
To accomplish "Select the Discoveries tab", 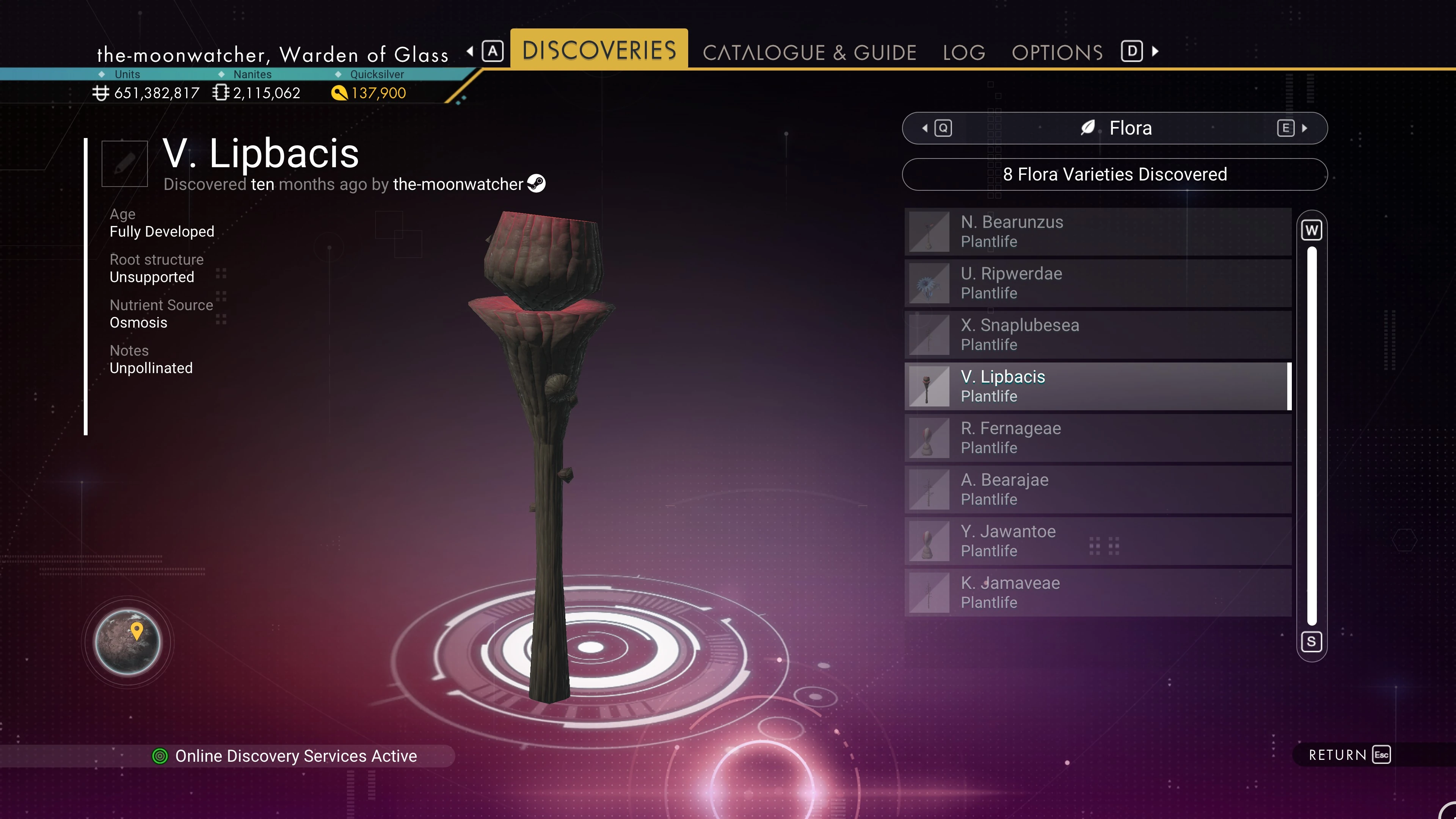I will (599, 50).
